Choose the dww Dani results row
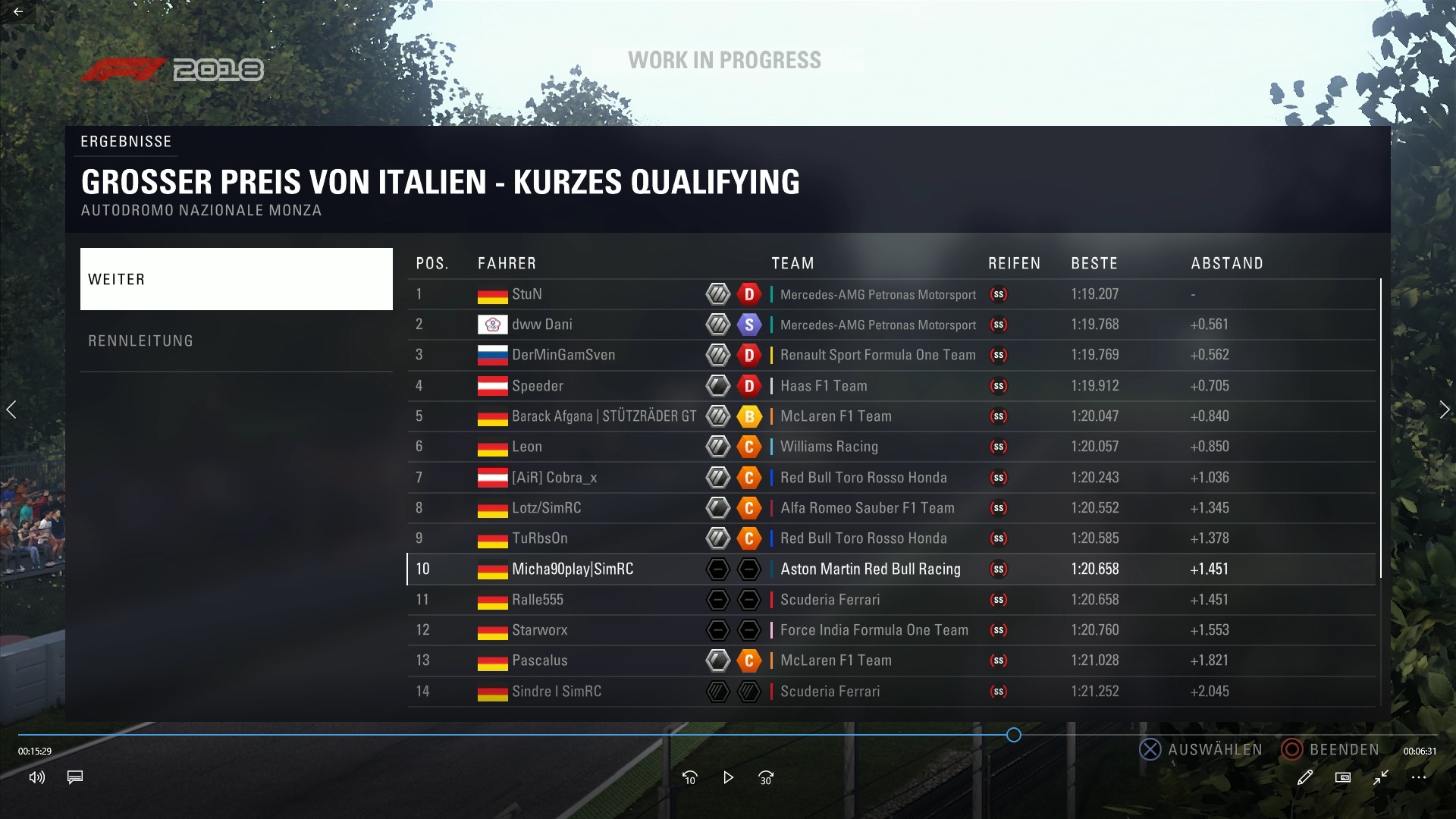This screenshot has width=1456, height=819. [x=541, y=325]
